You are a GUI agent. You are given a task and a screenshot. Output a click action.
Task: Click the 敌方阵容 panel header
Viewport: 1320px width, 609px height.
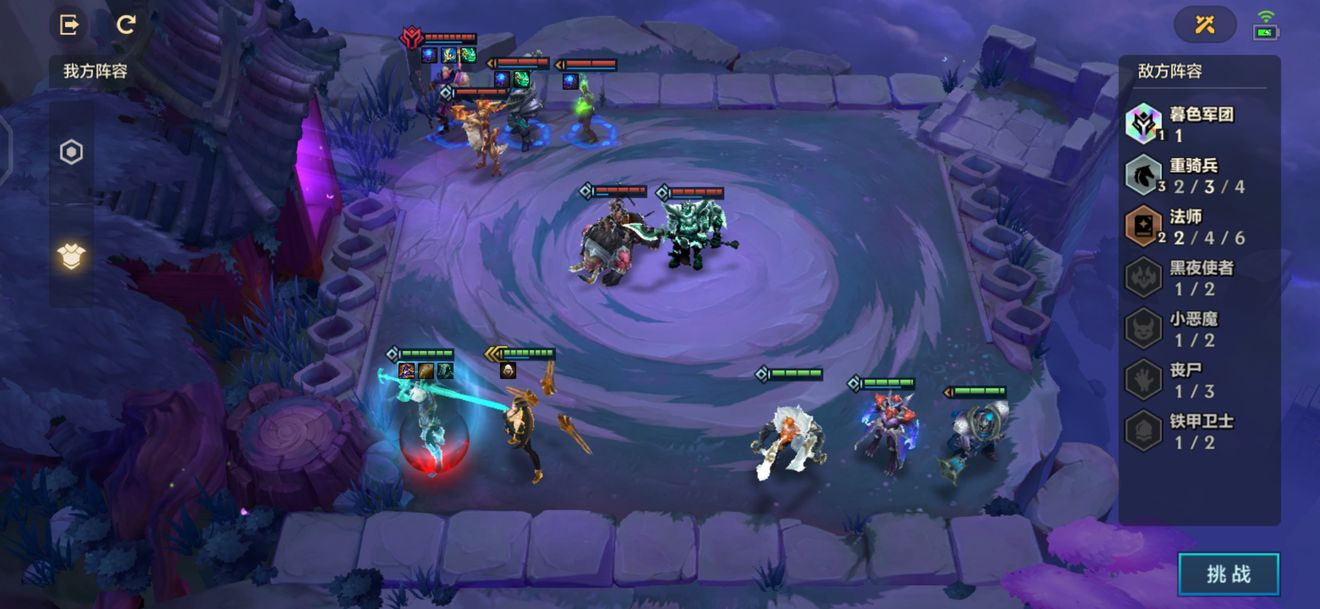tap(1170, 72)
